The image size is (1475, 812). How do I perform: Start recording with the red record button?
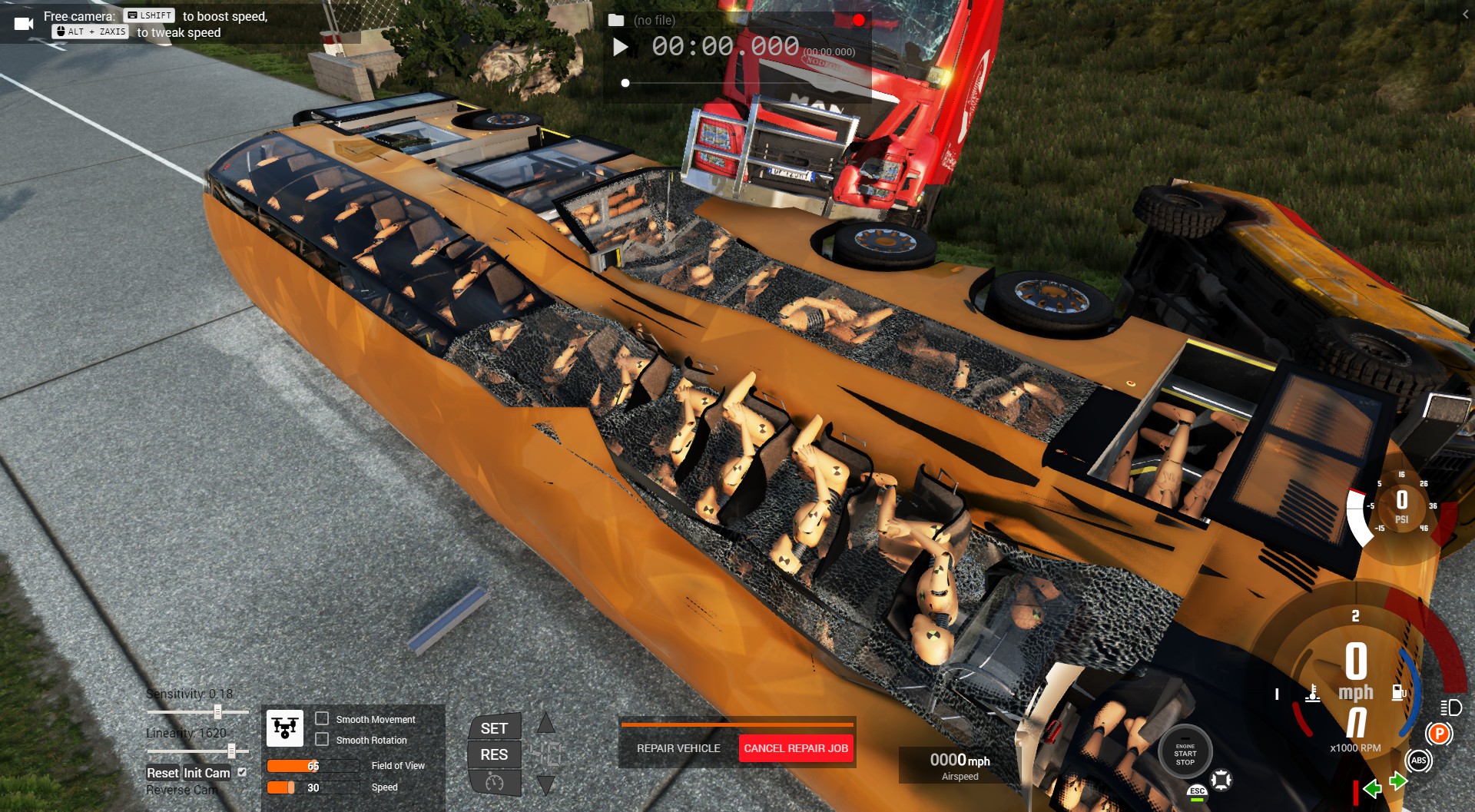tap(858, 20)
